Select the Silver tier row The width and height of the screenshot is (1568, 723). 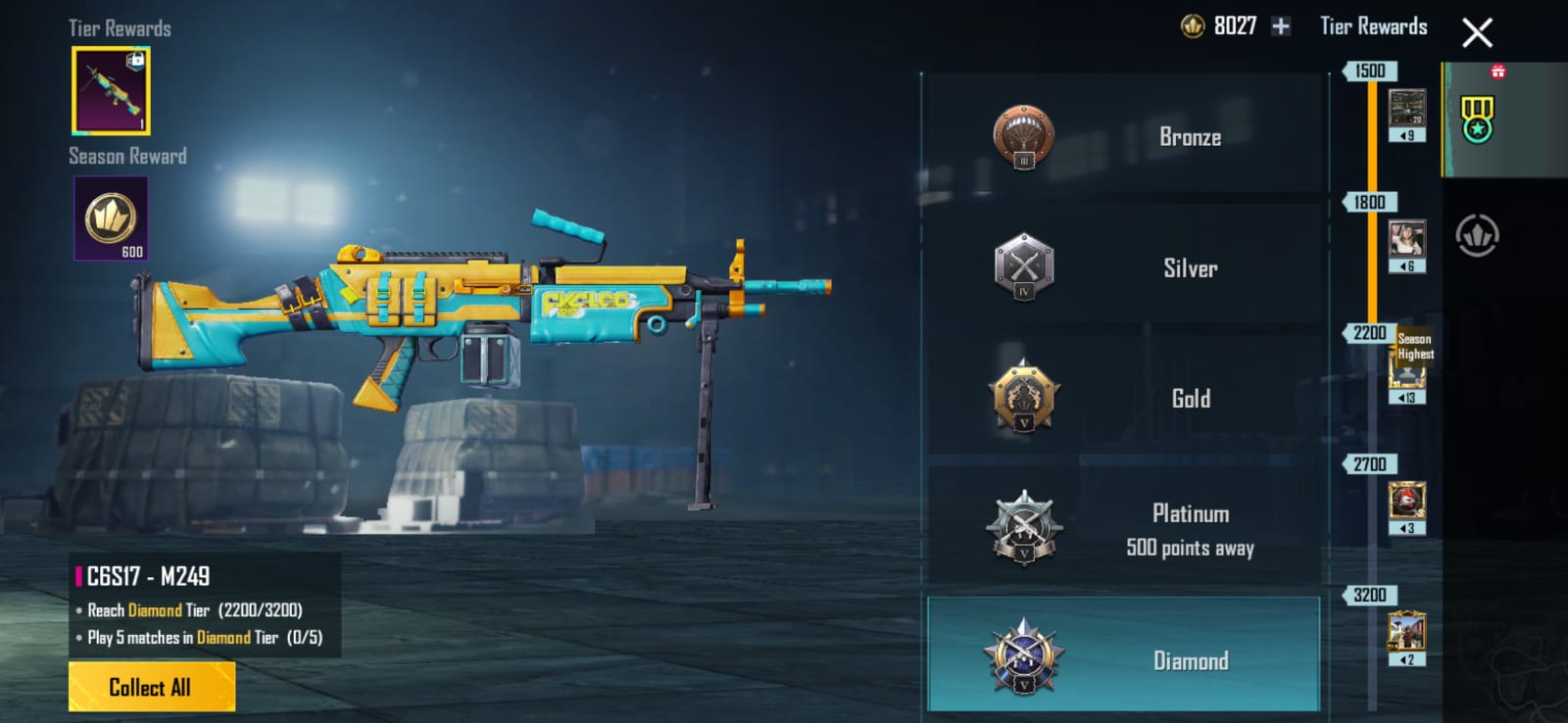pyautogui.click(x=1123, y=267)
